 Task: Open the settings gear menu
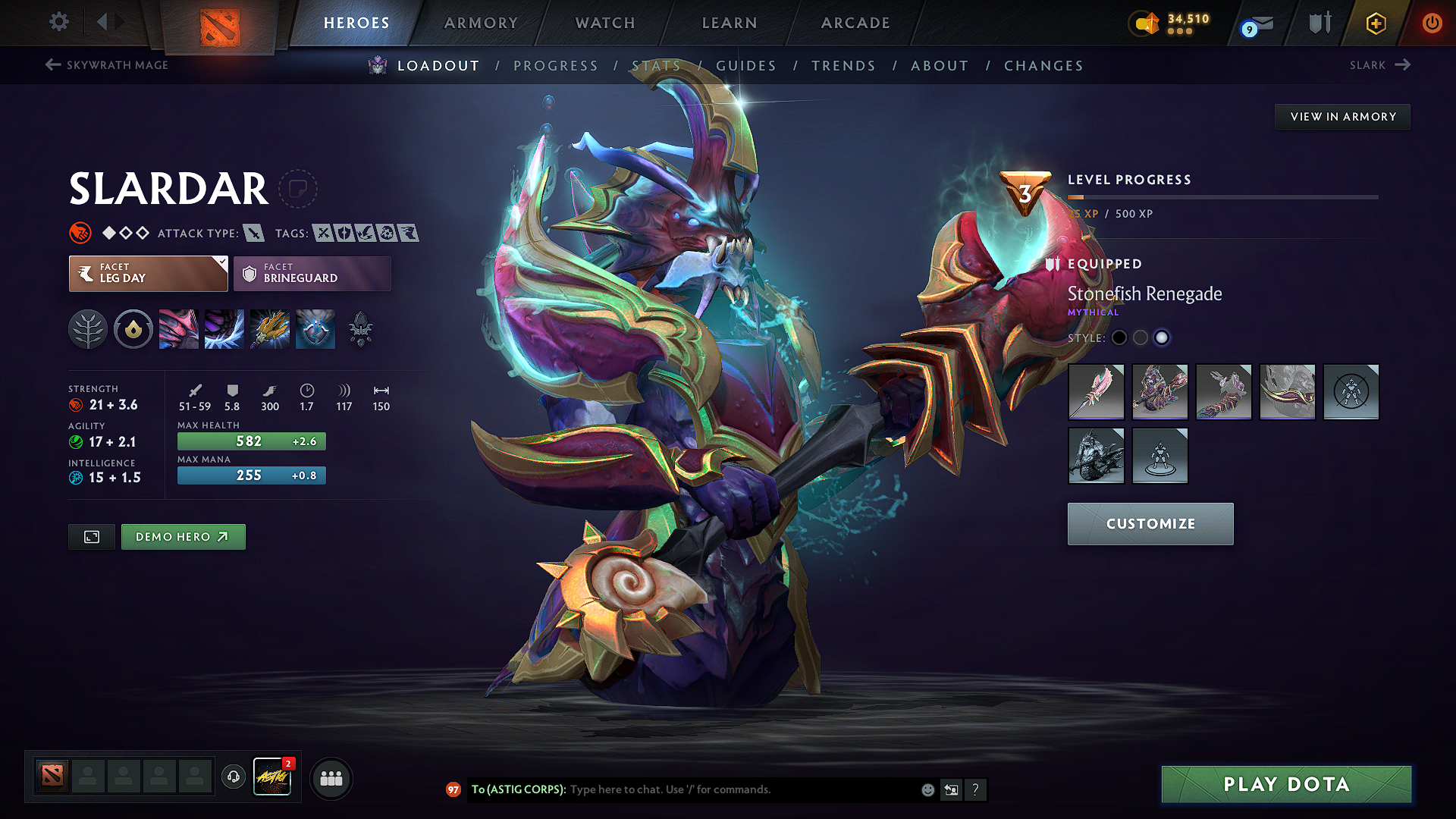click(x=59, y=22)
